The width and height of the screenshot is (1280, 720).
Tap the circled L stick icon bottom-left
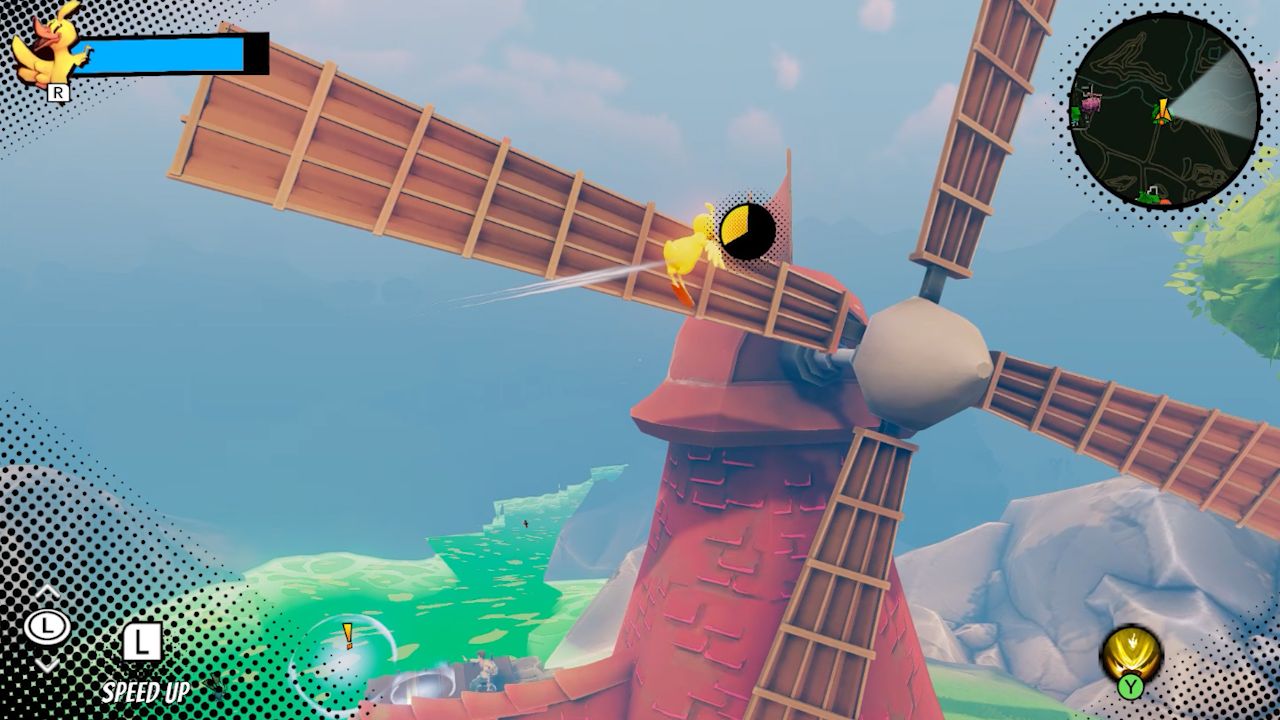47,629
